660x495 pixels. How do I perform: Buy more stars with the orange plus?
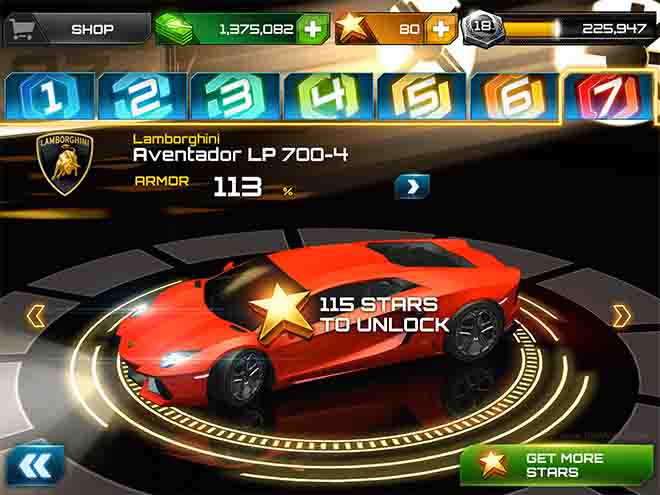[x=439, y=29]
